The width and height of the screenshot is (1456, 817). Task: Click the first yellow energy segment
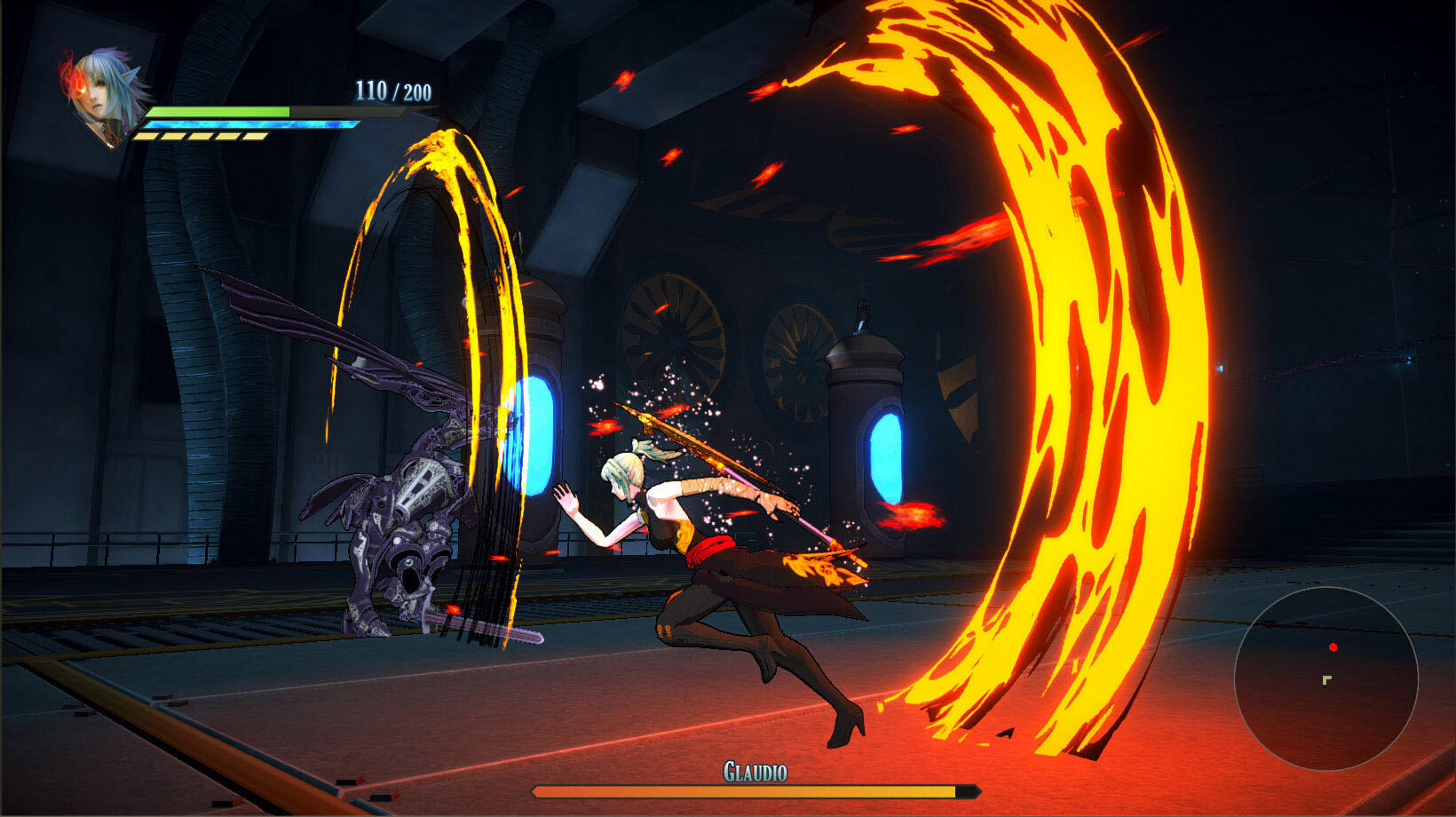coord(146,136)
